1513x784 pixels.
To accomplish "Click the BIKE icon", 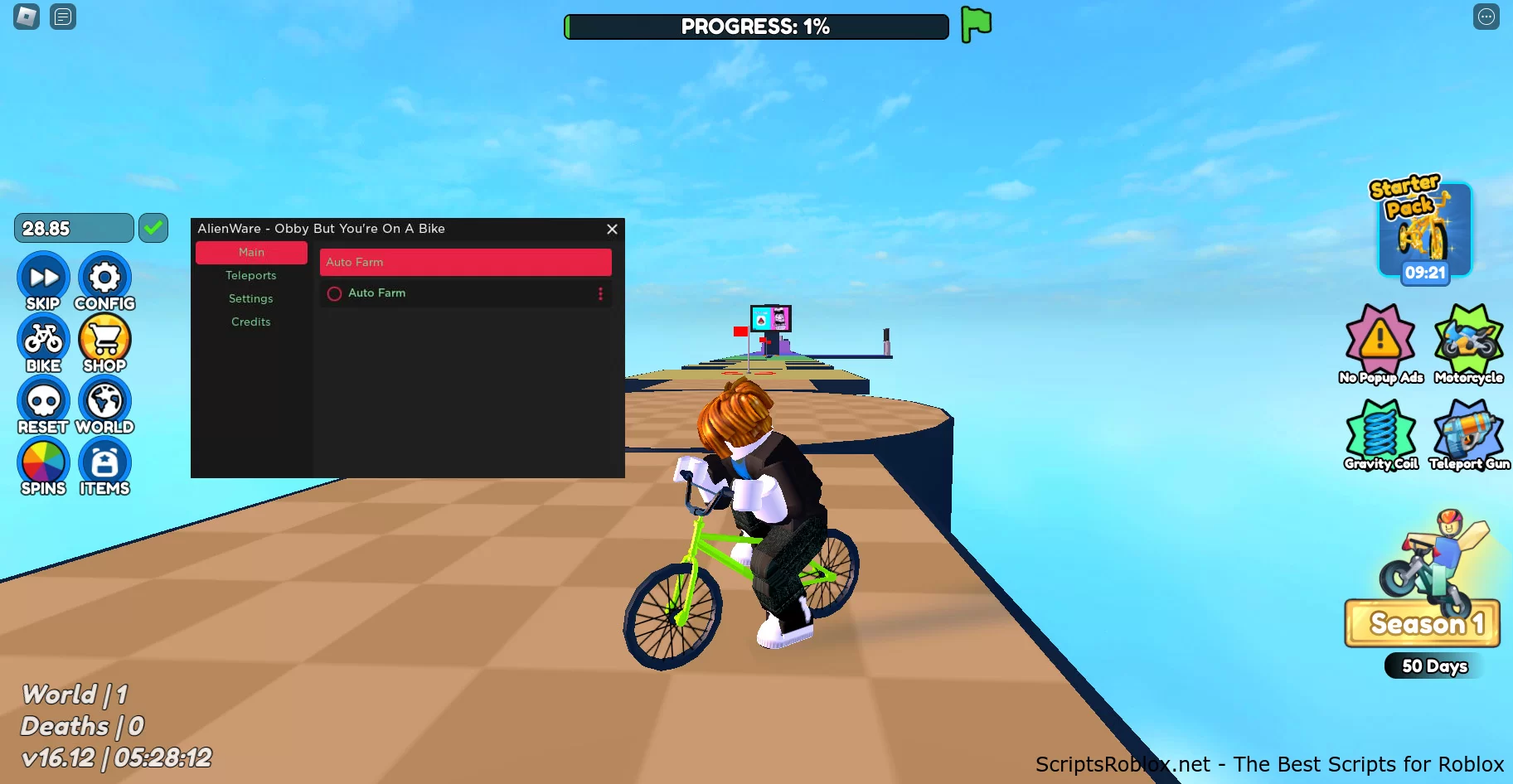I will [42, 340].
